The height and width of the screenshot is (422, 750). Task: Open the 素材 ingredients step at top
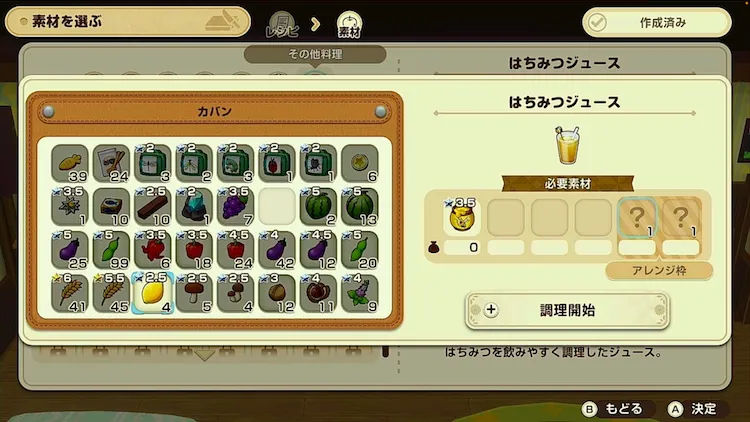pyautogui.click(x=349, y=24)
